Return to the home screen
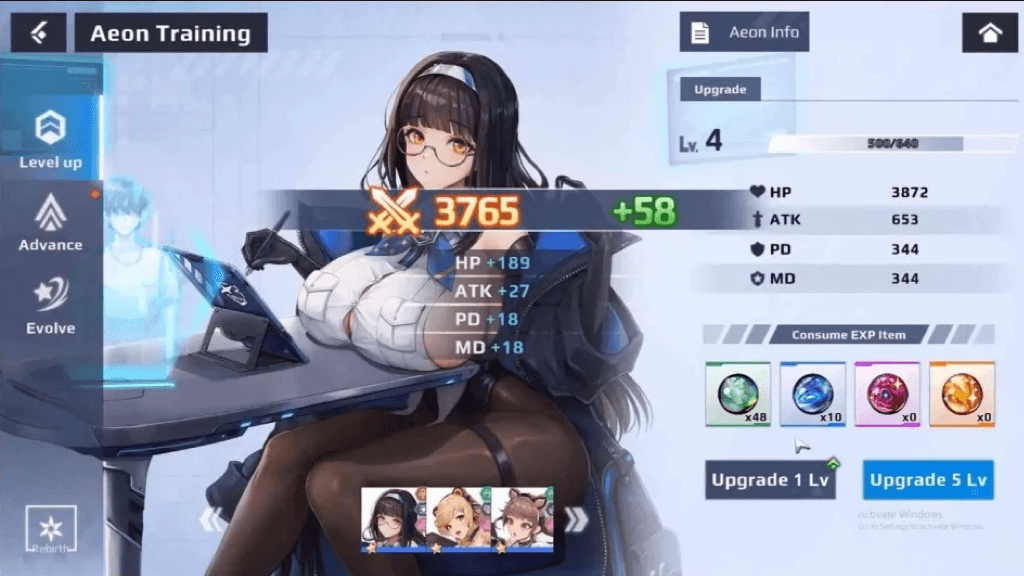This screenshot has height=576, width=1024. click(x=989, y=33)
